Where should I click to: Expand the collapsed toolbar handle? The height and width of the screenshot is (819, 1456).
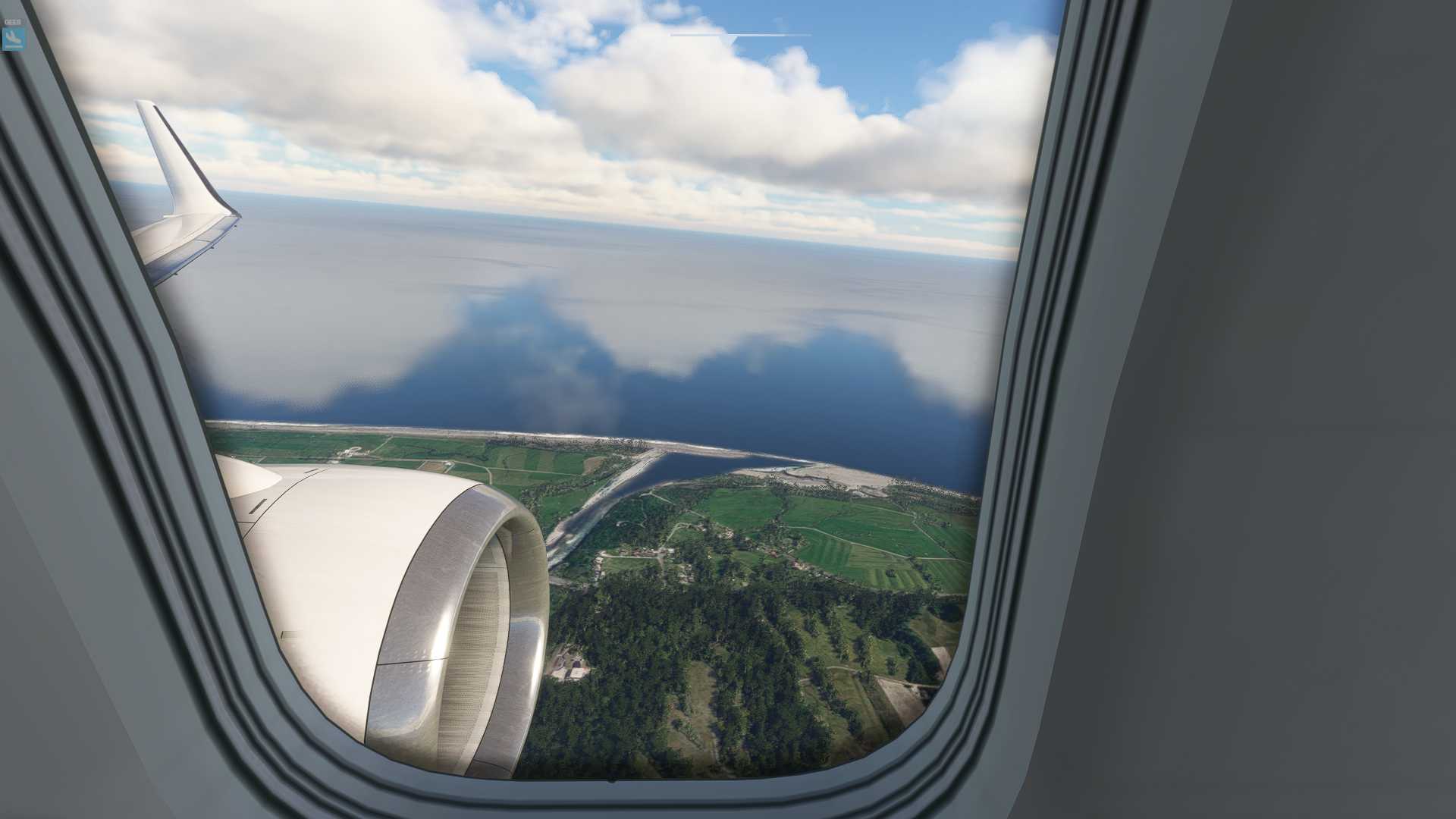(739, 35)
